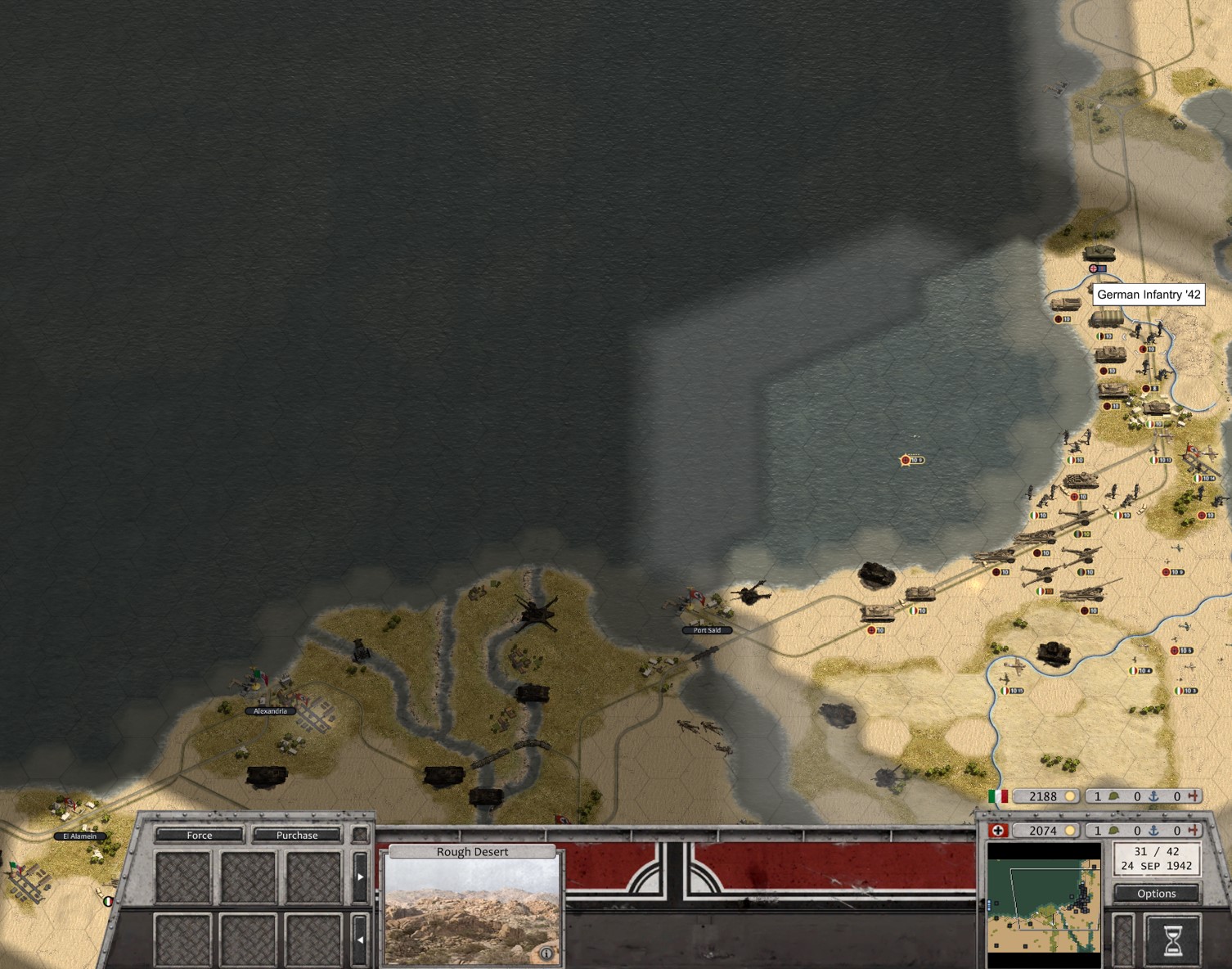The image size is (1232, 969).
Task: Click the red aircraft icon in the German bar
Action: (1193, 830)
